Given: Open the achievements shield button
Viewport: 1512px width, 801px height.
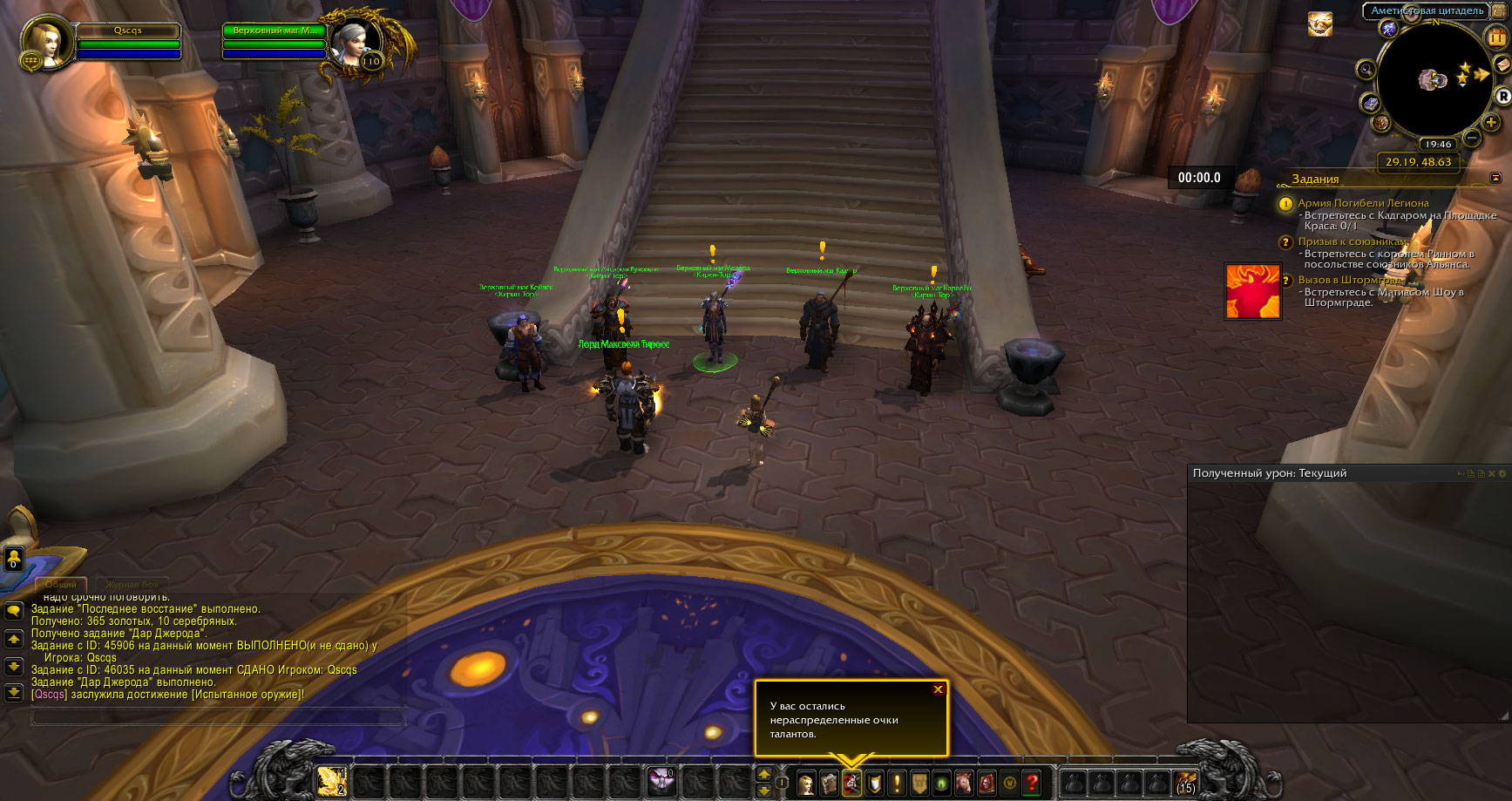Looking at the screenshot, I should coord(874,784).
